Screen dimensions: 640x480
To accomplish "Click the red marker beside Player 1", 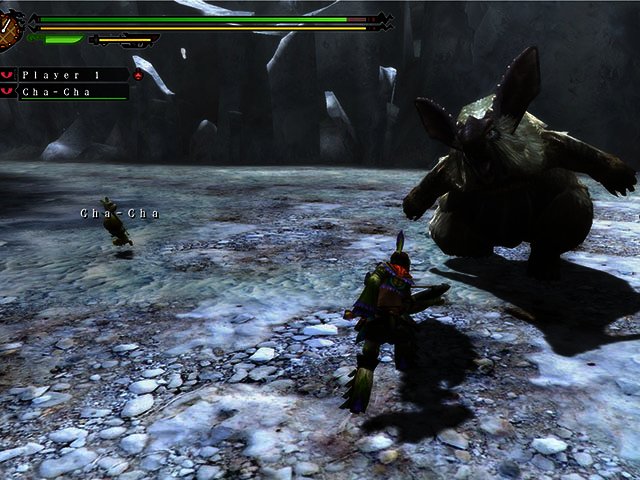I will point(138,75).
